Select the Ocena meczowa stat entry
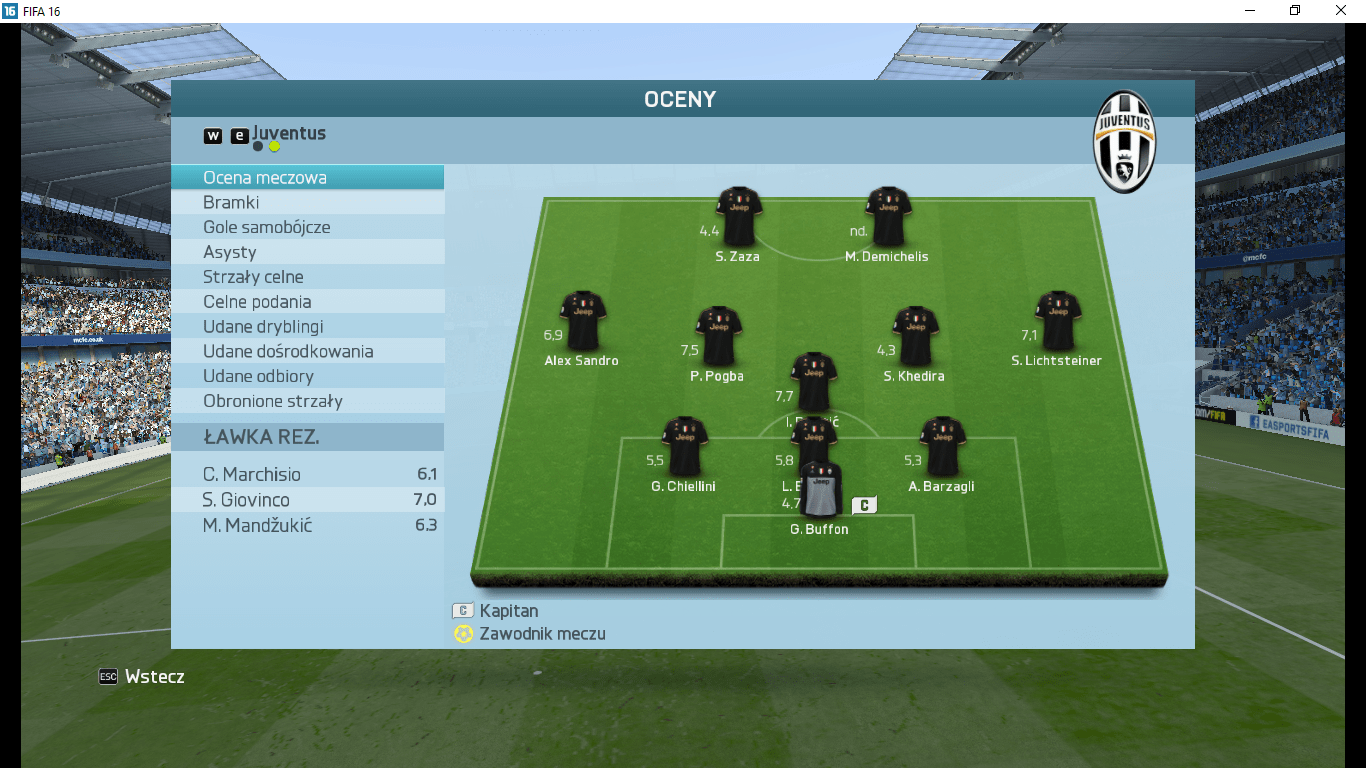This screenshot has height=768, width=1366. 307,178
